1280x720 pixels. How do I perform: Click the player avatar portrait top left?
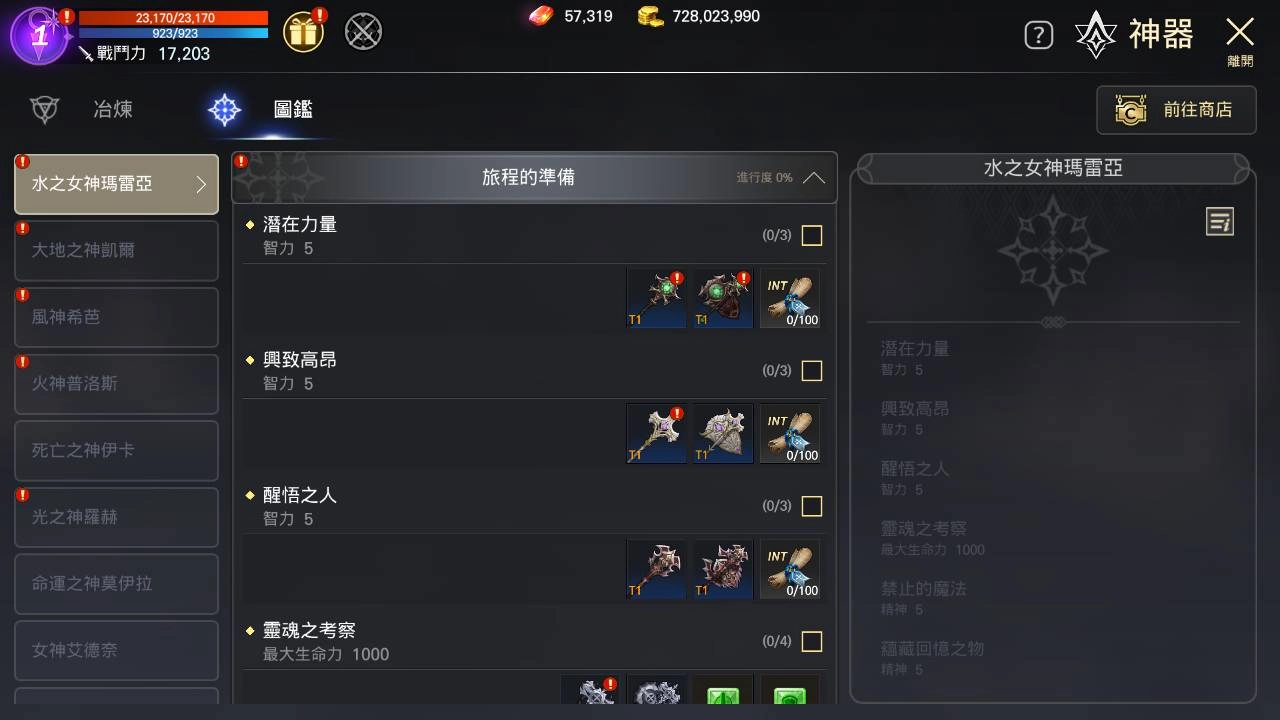click(40, 38)
